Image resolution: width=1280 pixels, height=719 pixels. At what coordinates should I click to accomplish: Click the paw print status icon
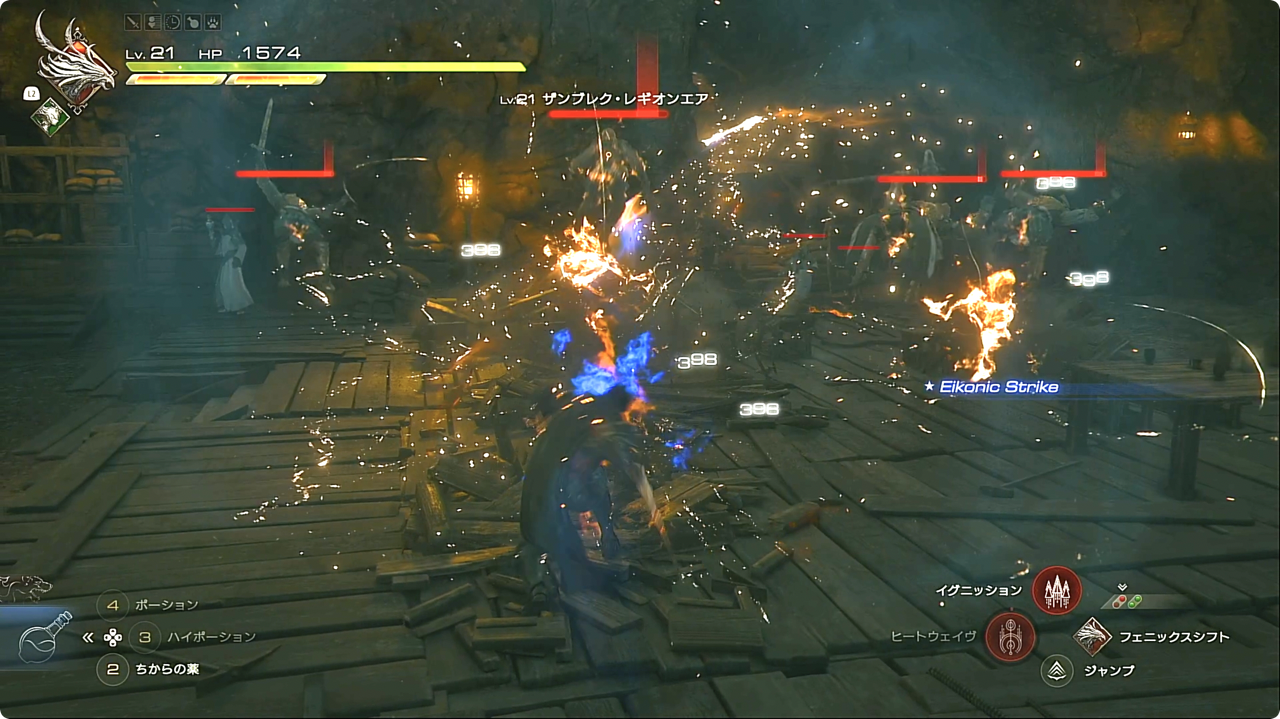[212, 21]
